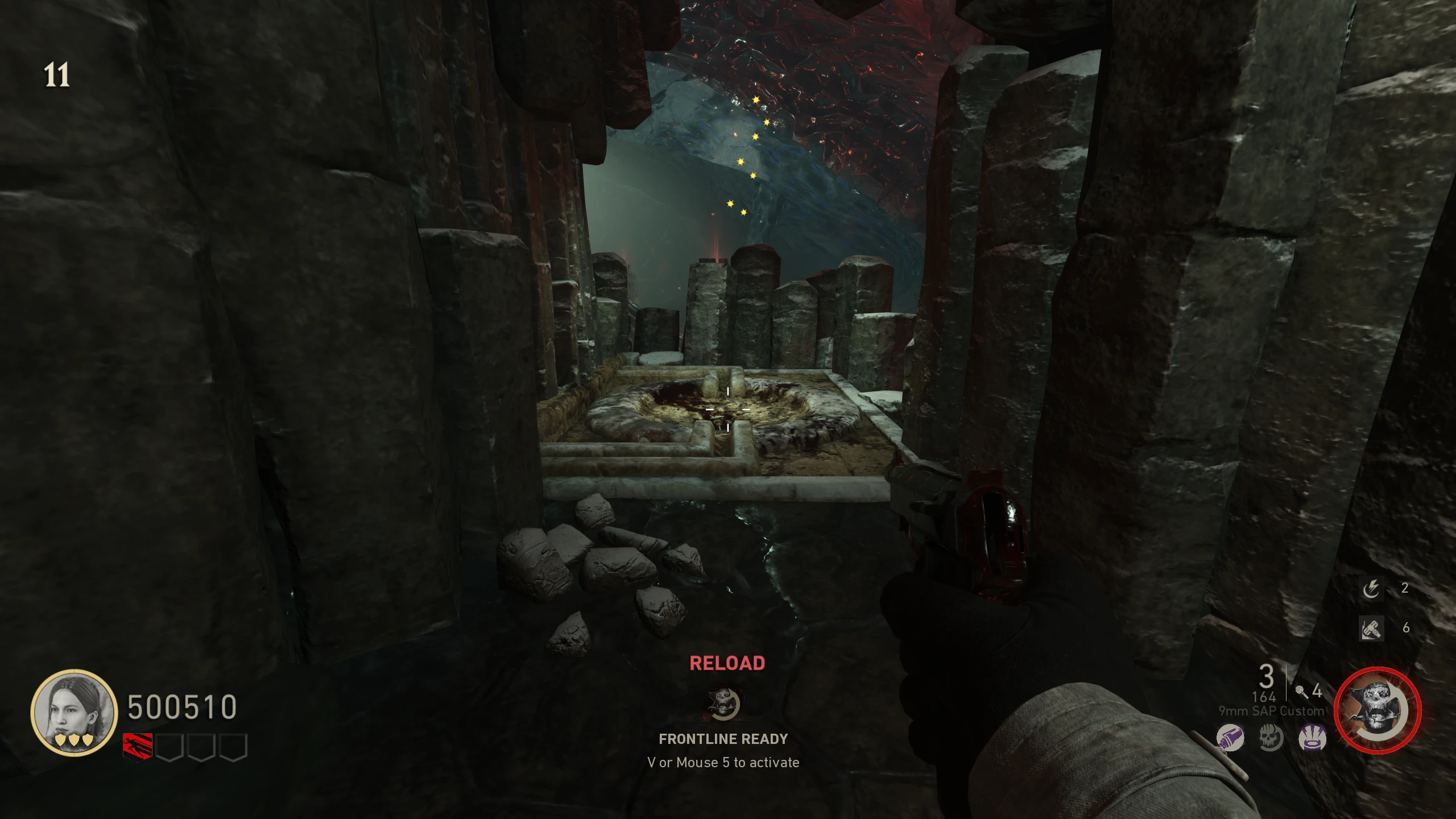This screenshot has height=819, width=1456.
Task: Choose the grey skull mod icon
Action: [1271, 738]
